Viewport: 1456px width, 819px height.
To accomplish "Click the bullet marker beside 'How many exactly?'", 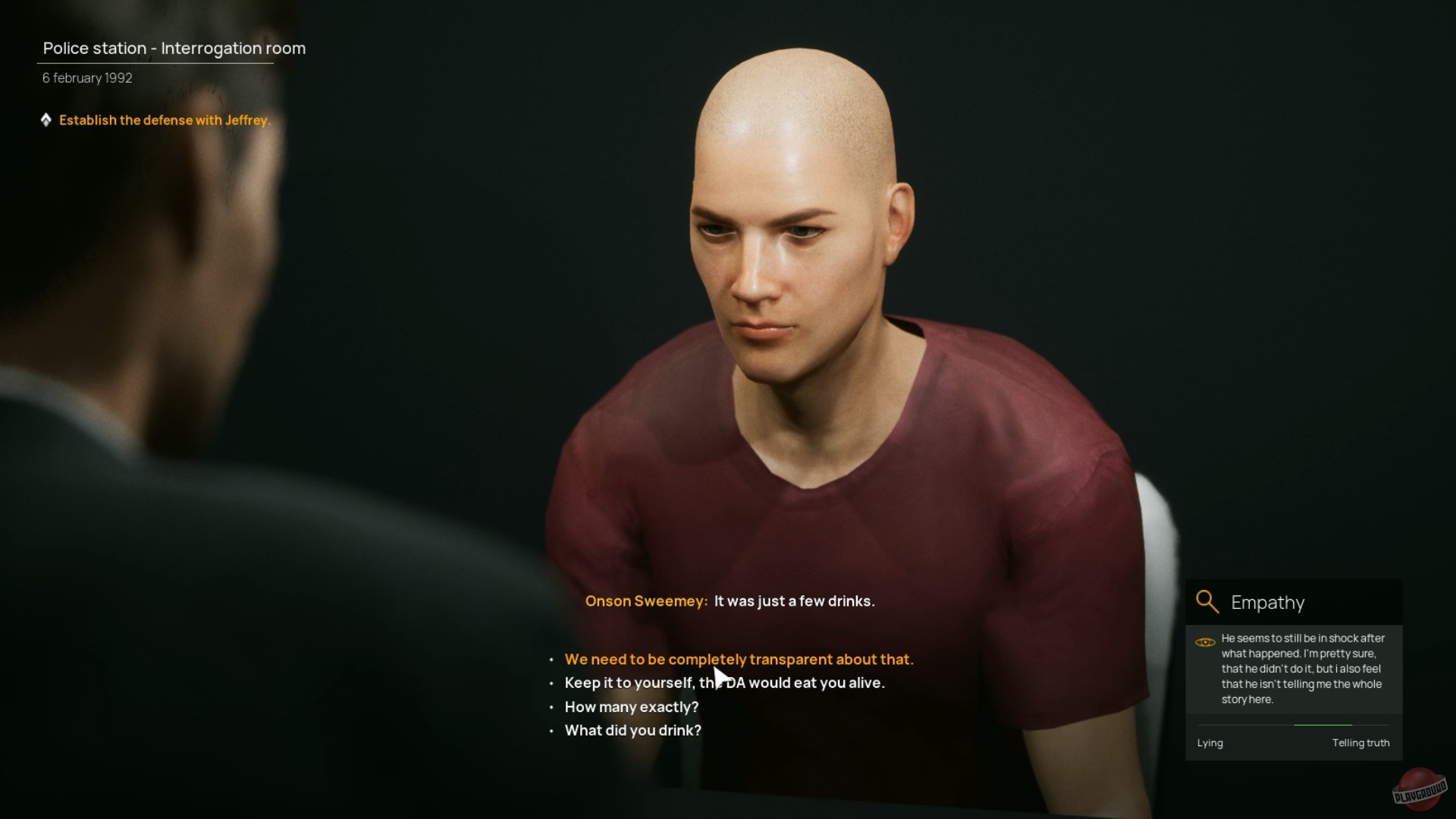I will click(551, 708).
